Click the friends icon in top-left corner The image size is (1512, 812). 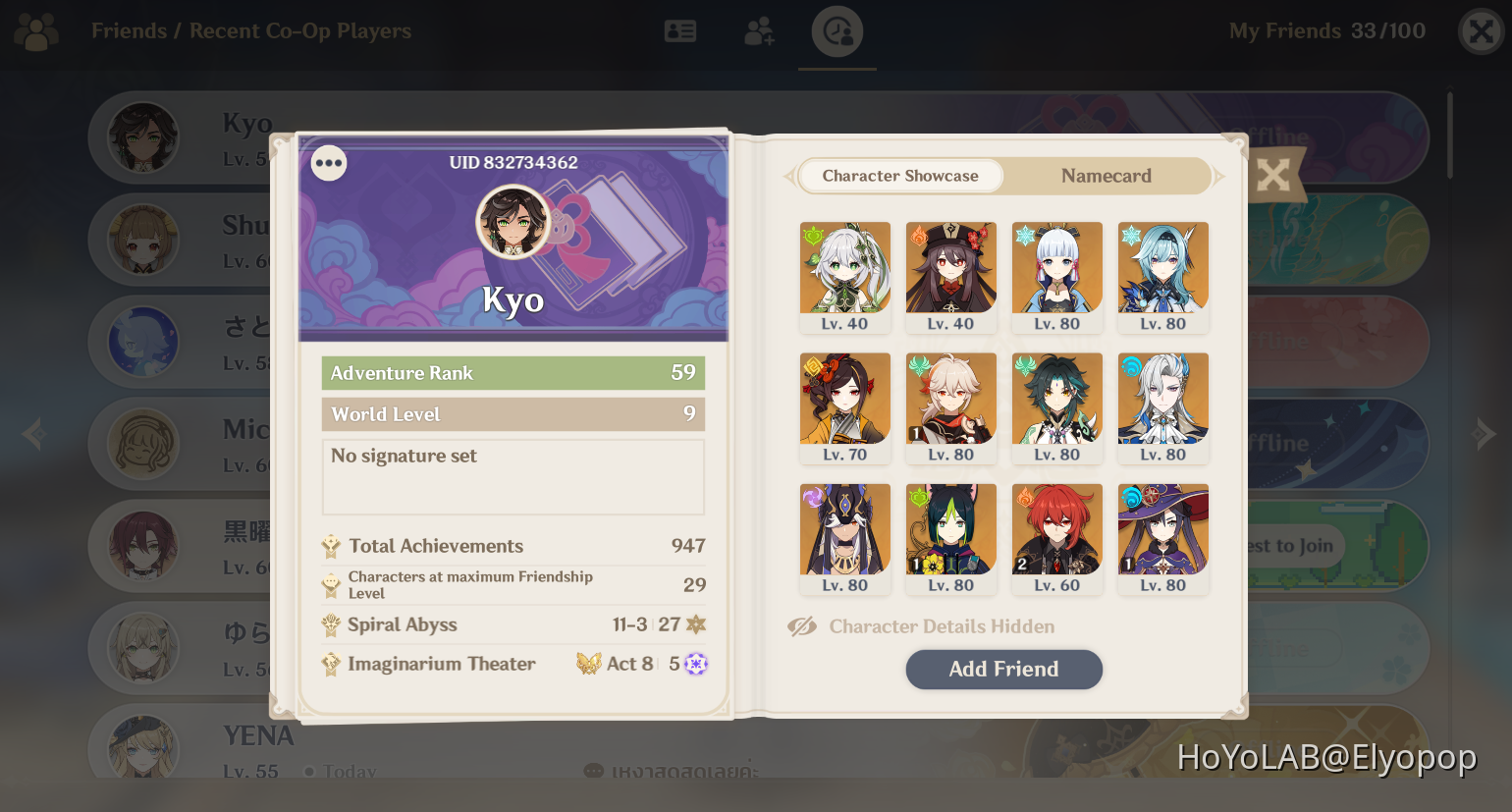35,30
